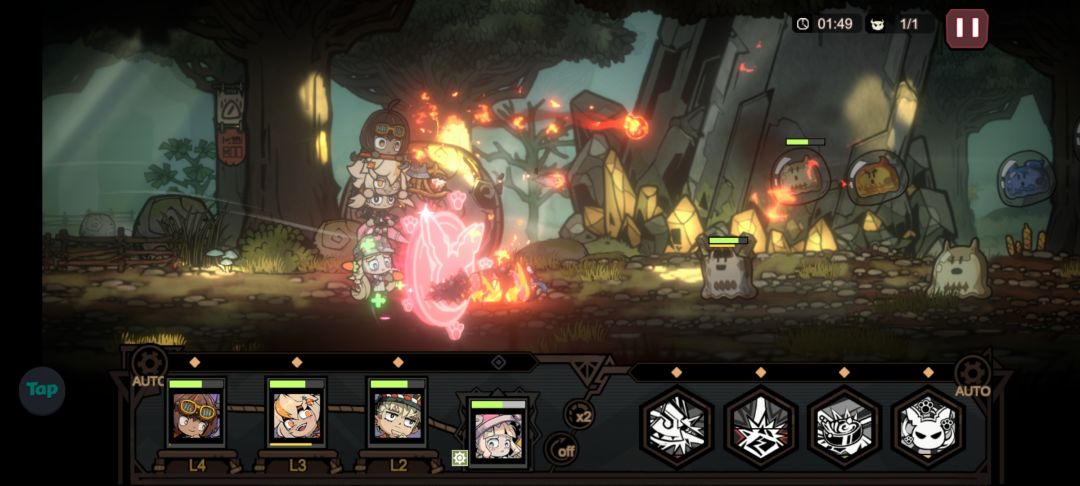1080x486 pixels.
Task: Select the blonde character portrait labeled L3
Action: pyautogui.click(x=297, y=414)
